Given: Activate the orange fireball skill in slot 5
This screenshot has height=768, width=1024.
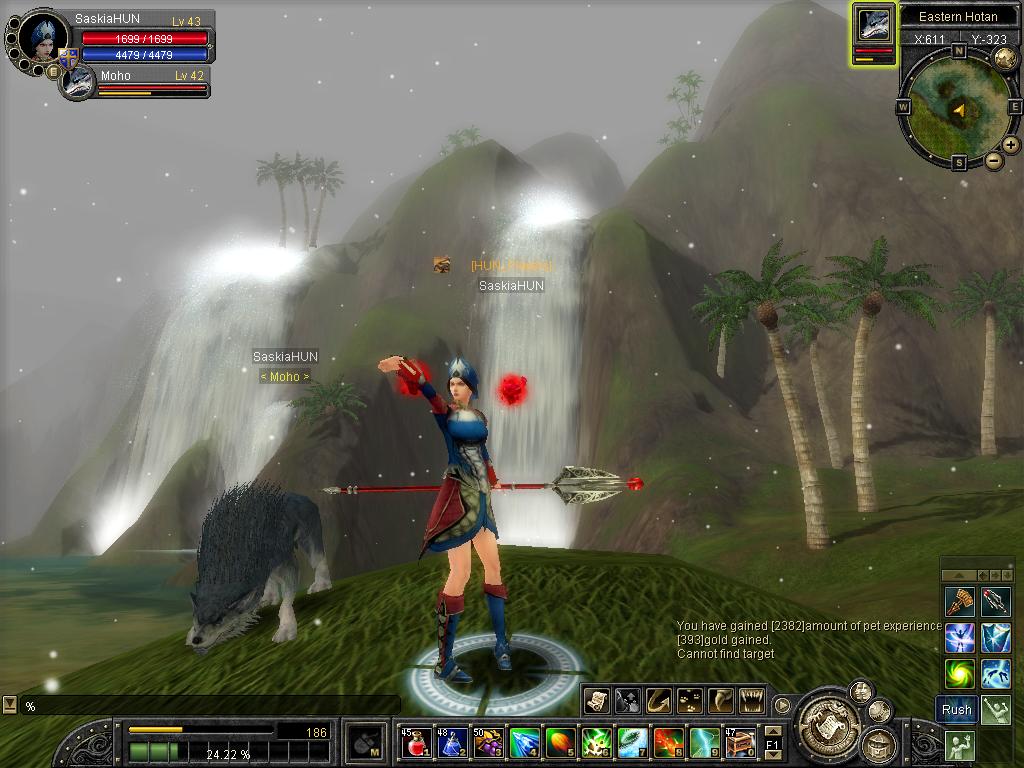Looking at the screenshot, I should (560, 743).
